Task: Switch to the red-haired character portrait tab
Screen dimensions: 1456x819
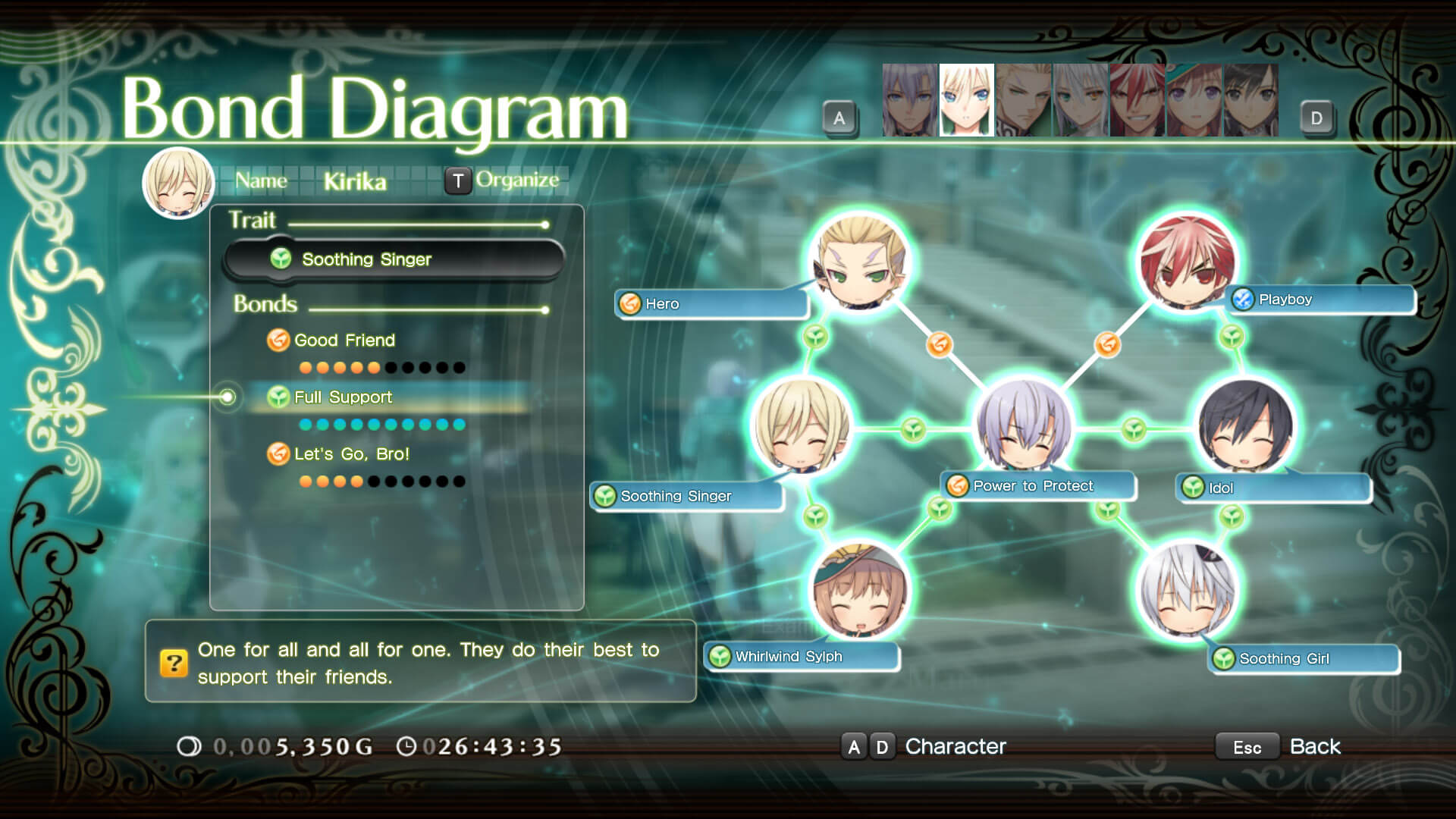Action: 1137,100
